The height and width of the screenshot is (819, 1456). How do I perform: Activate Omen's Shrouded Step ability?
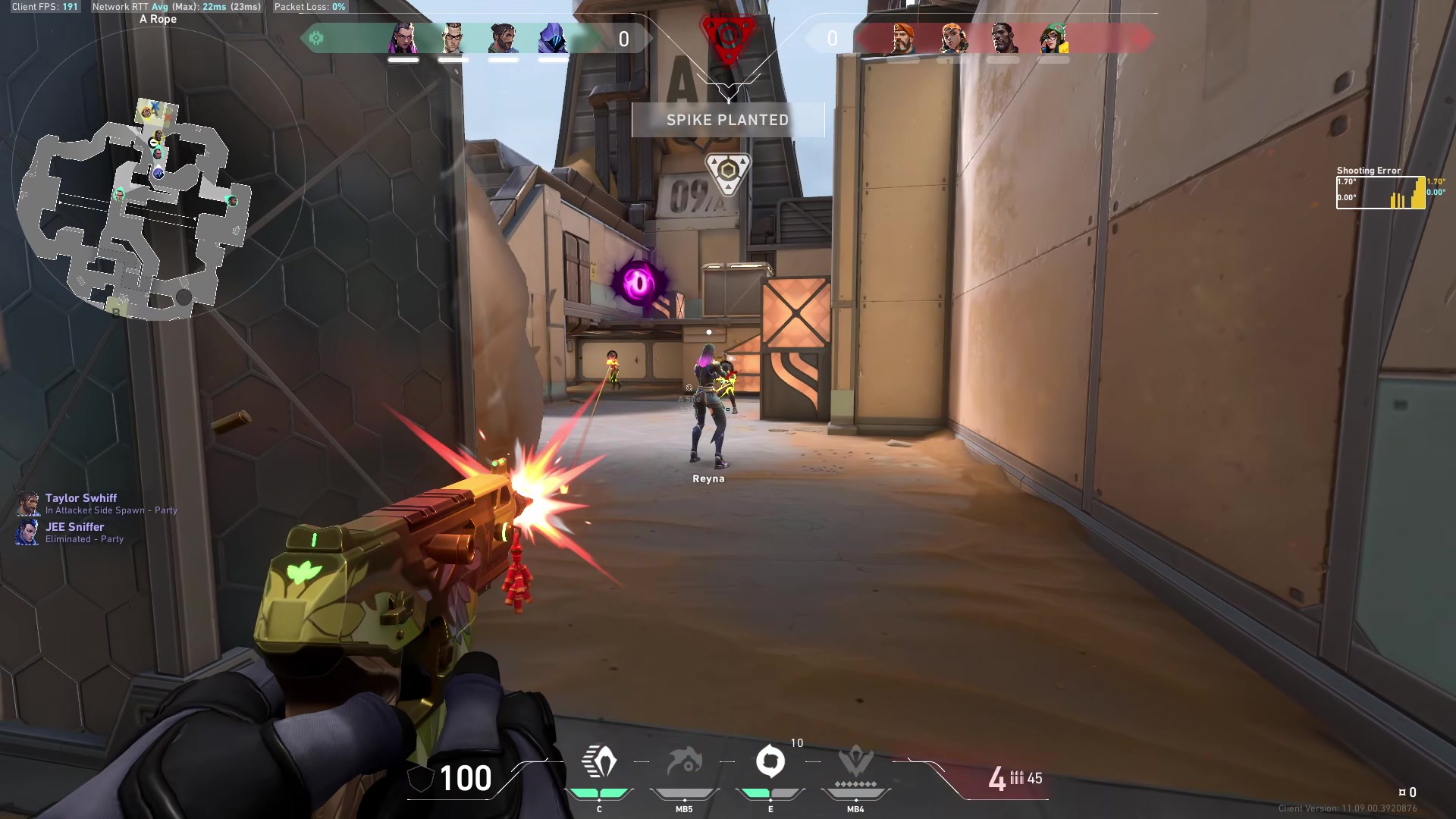[599, 762]
